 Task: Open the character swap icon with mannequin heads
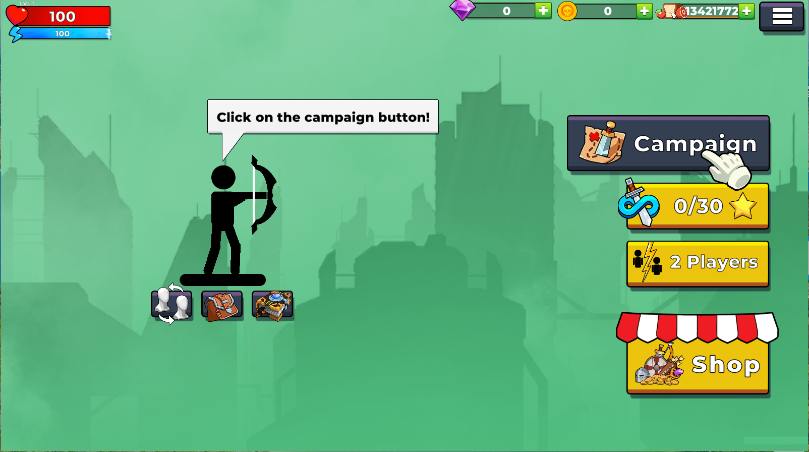pyautogui.click(x=171, y=305)
